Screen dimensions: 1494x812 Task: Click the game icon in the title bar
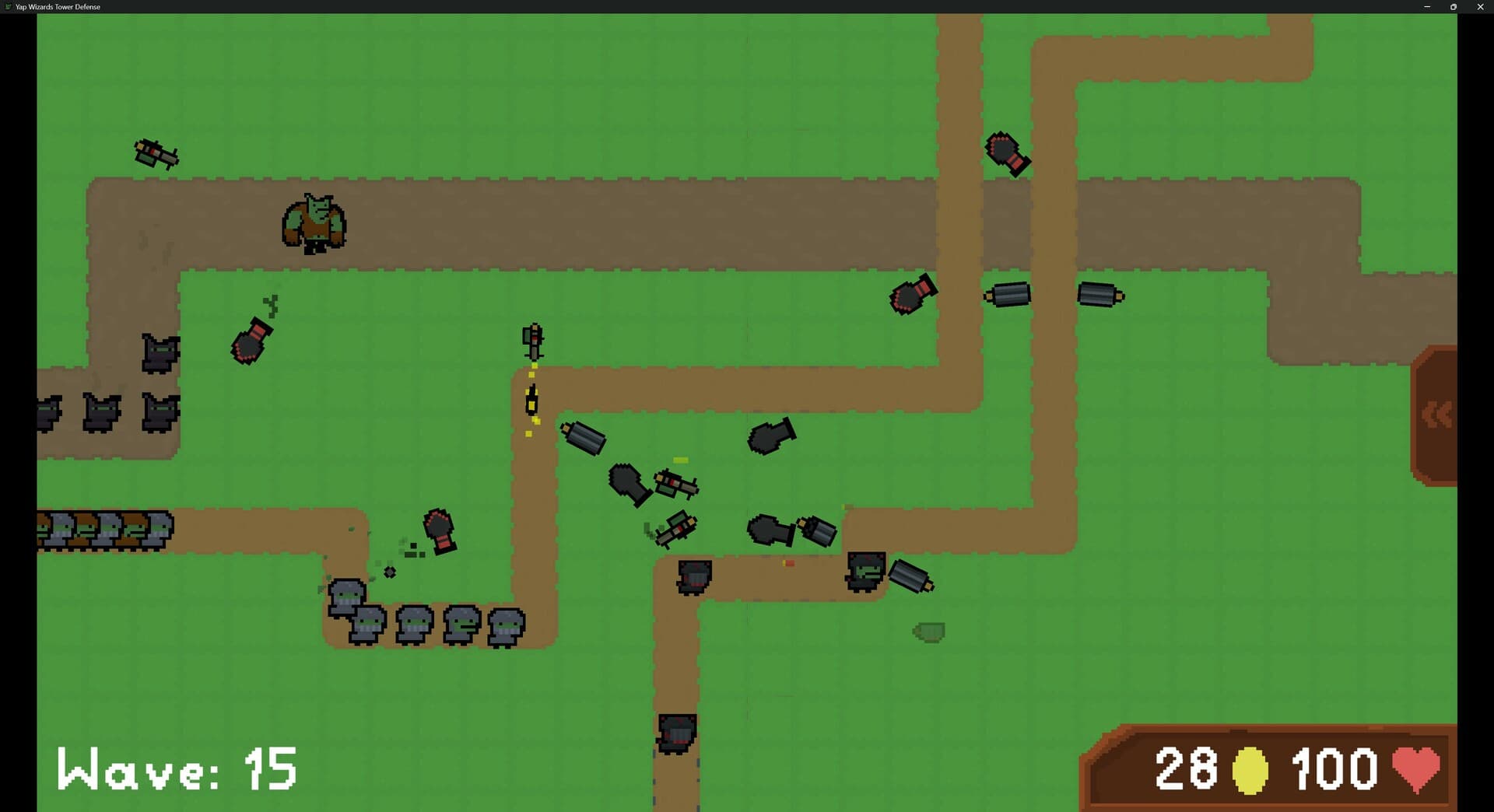click(6, 7)
